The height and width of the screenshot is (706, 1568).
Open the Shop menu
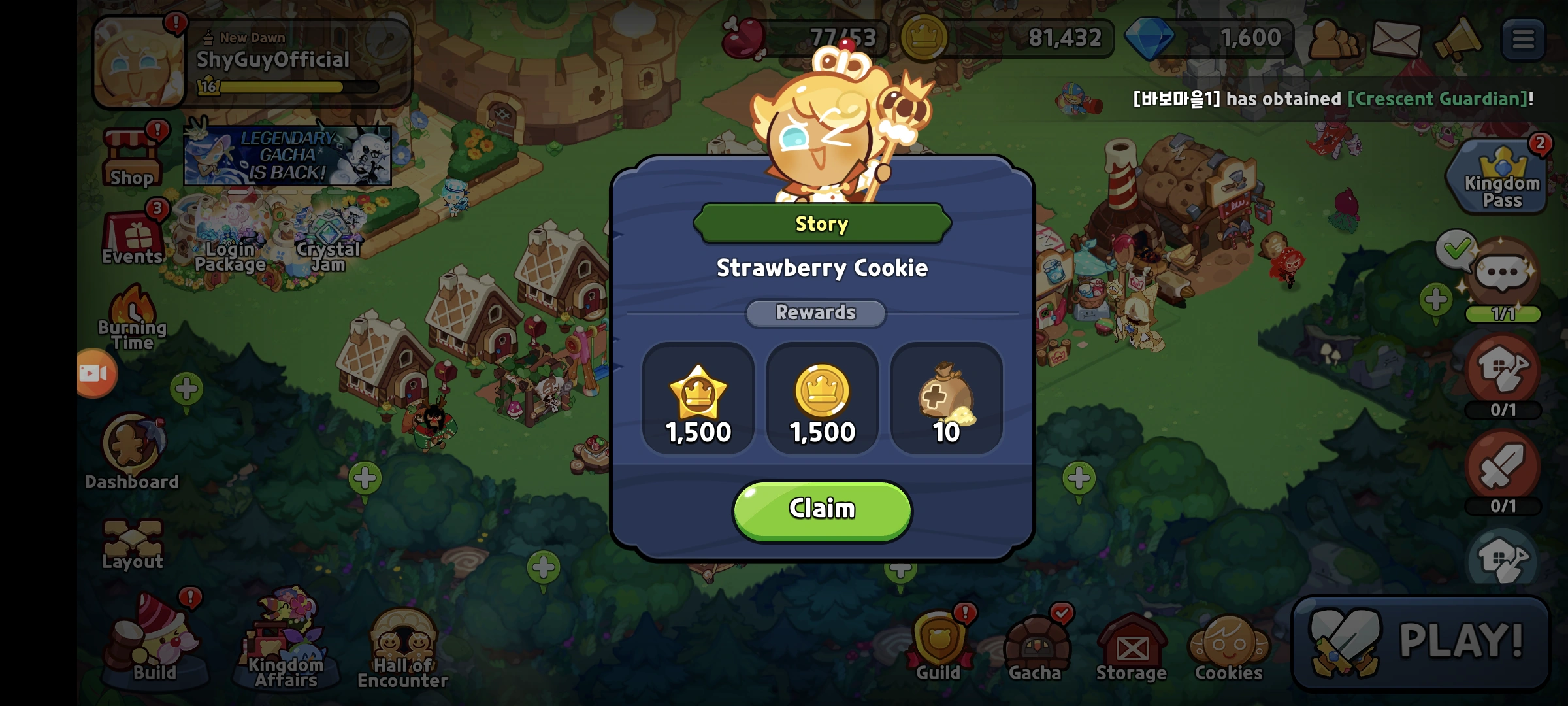point(133,157)
